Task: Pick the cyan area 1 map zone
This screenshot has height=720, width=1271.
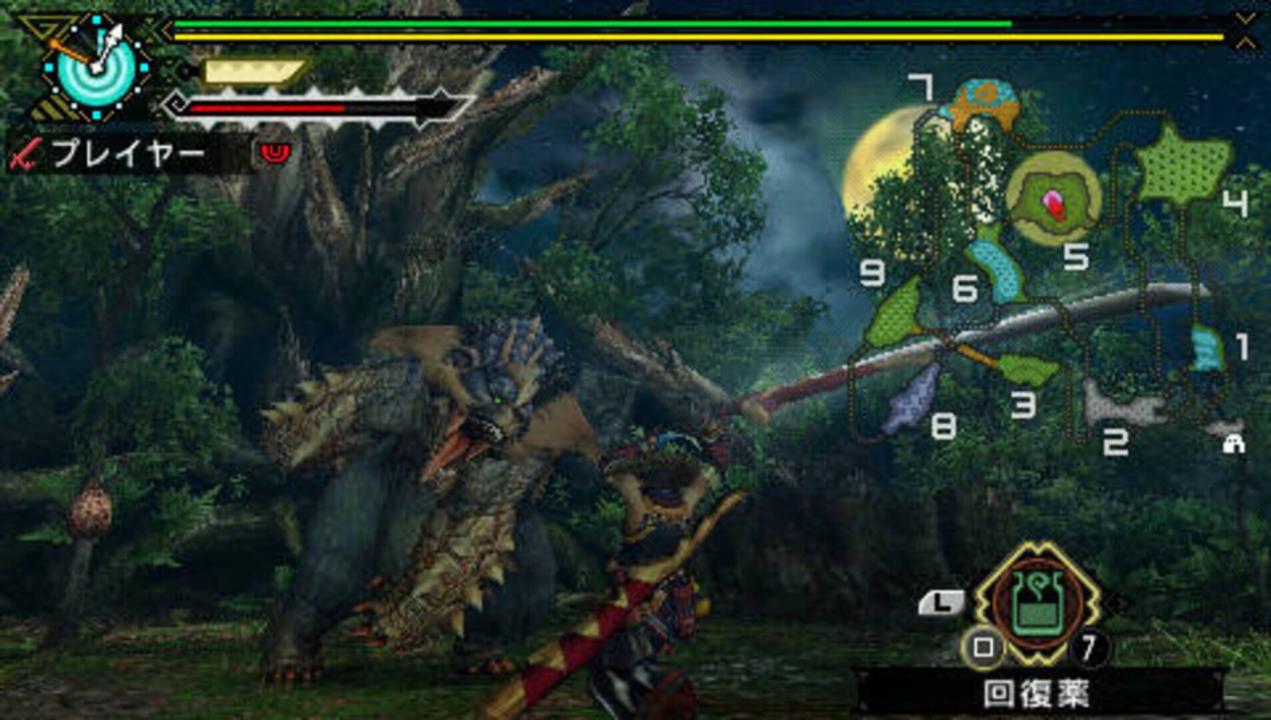Action: (1207, 349)
